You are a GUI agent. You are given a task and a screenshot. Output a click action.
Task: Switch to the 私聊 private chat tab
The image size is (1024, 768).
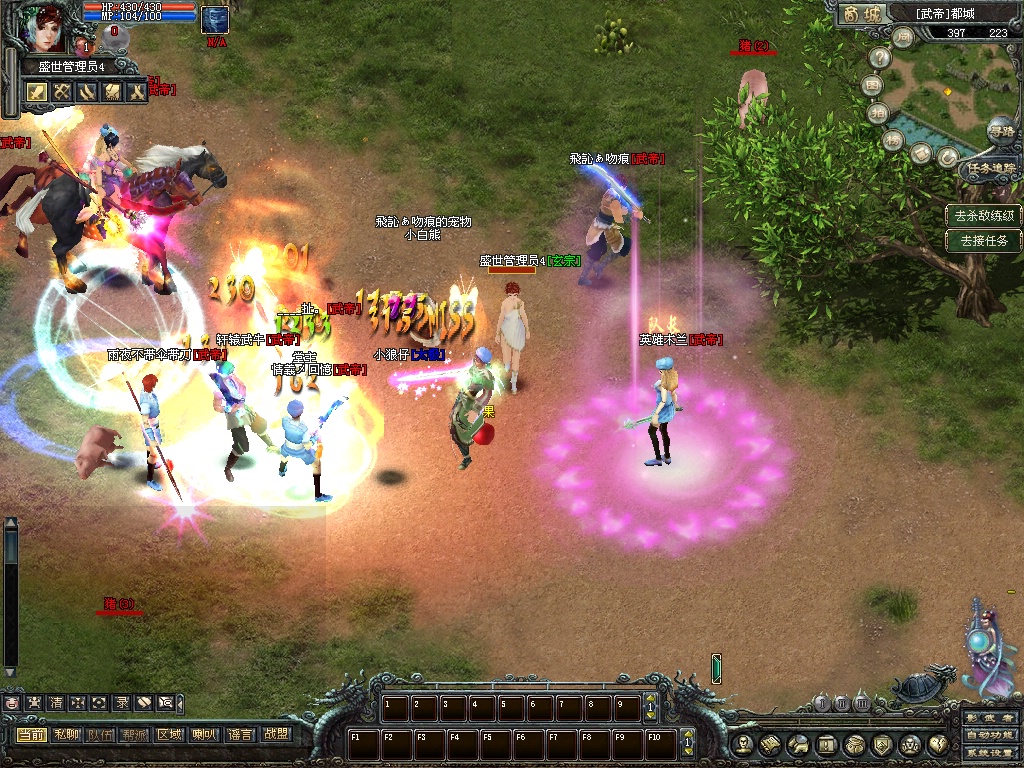(66, 734)
